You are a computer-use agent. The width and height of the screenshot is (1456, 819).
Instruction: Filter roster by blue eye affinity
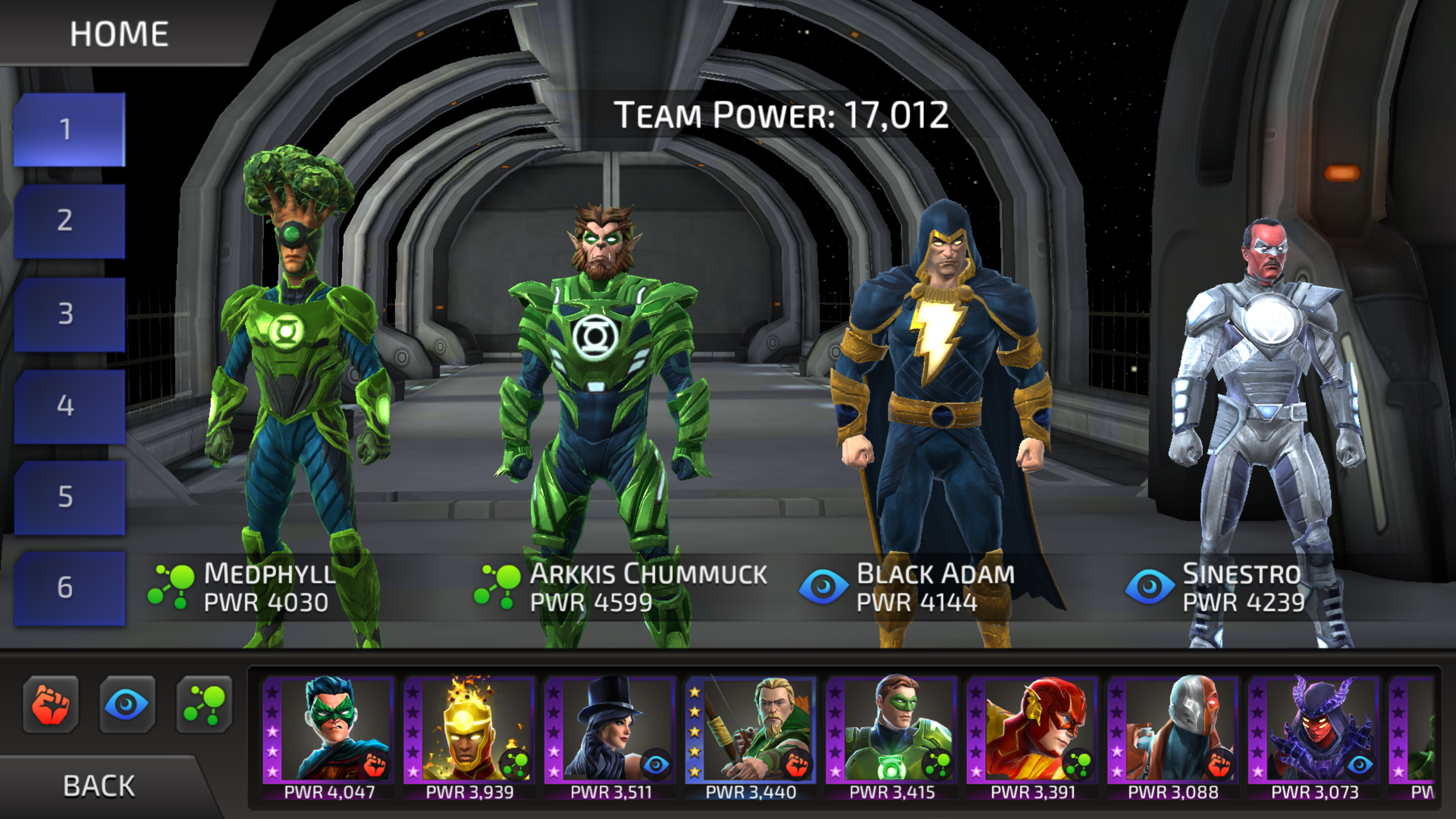pyautogui.click(x=127, y=704)
